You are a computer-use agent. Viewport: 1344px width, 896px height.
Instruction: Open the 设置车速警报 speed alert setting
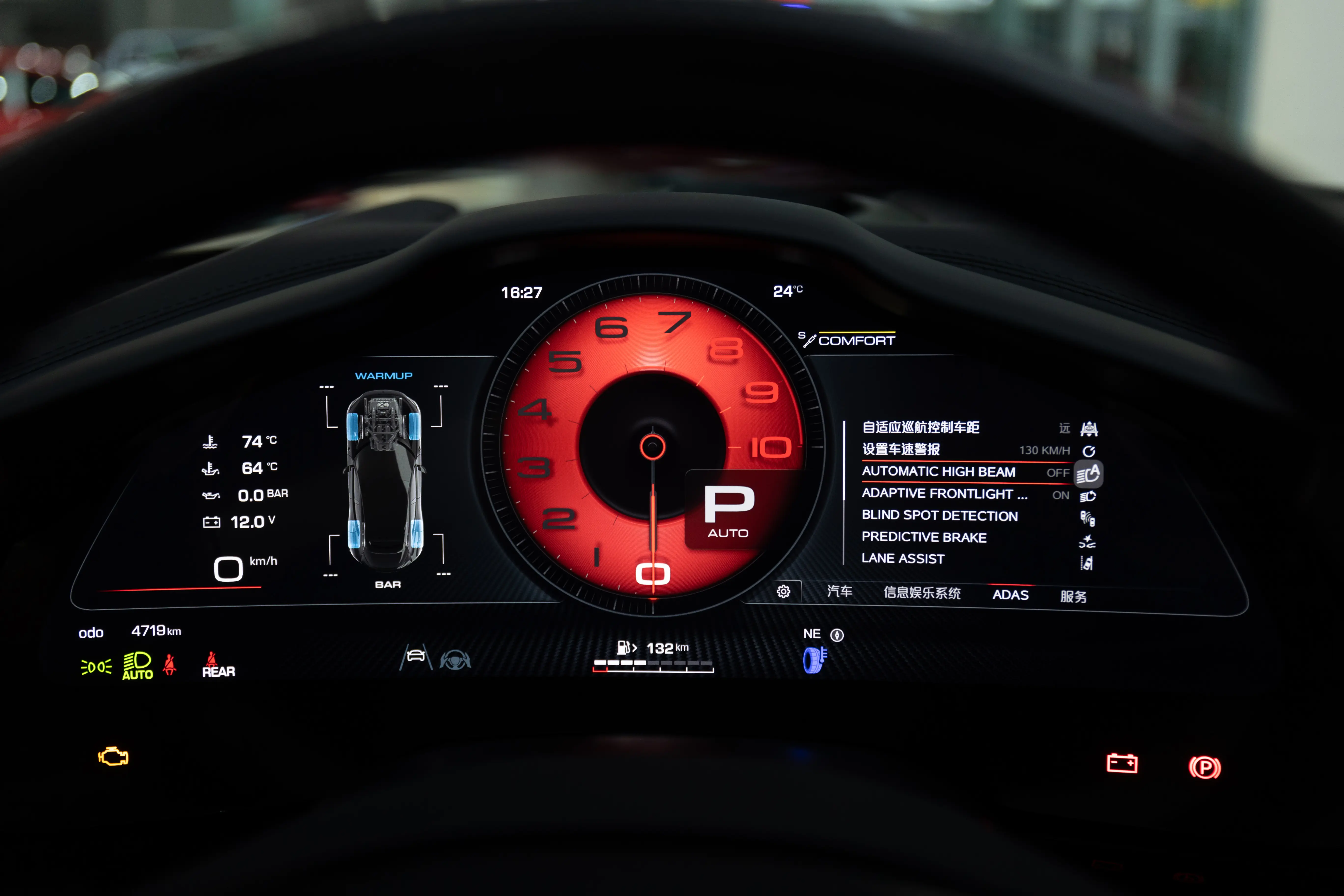tap(901, 450)
